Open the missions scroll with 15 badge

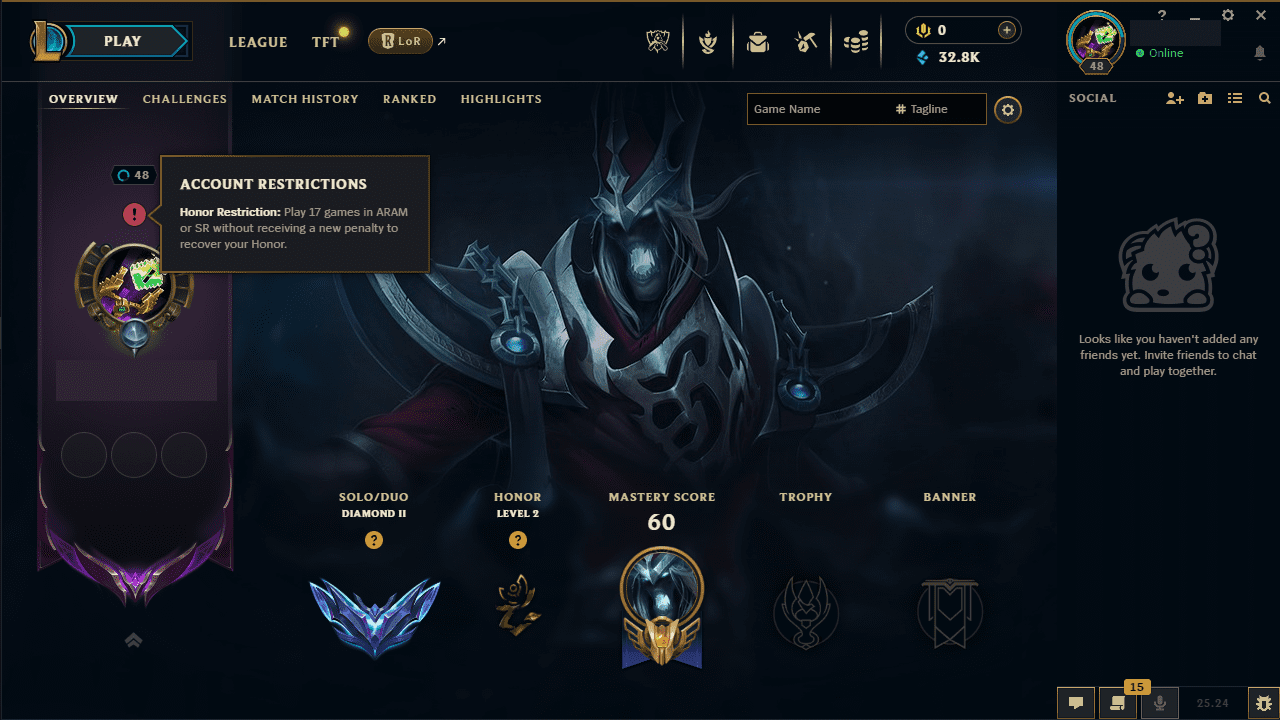pos(1117,703)
